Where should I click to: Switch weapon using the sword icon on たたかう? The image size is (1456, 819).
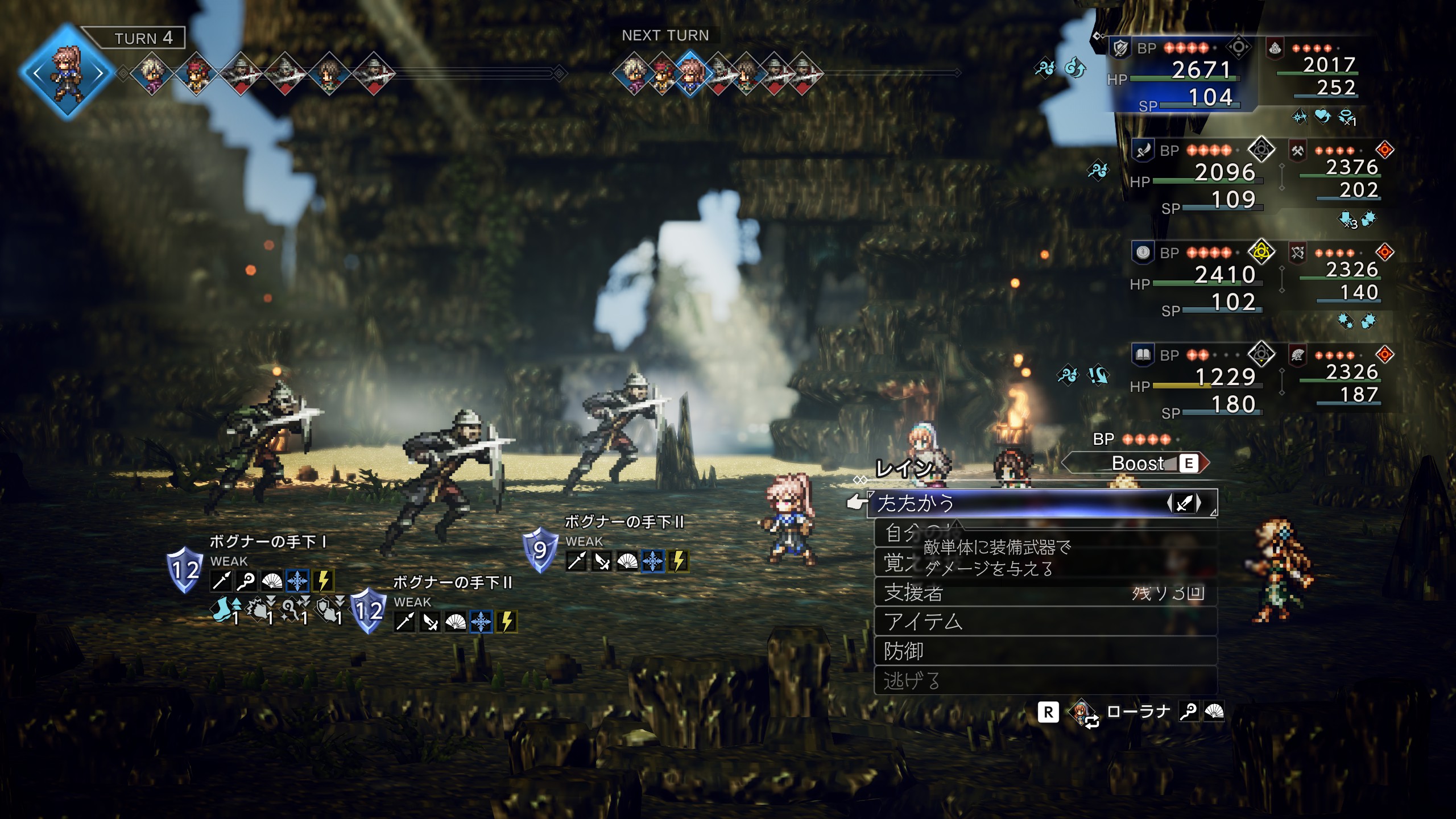tap(1184, 503)
